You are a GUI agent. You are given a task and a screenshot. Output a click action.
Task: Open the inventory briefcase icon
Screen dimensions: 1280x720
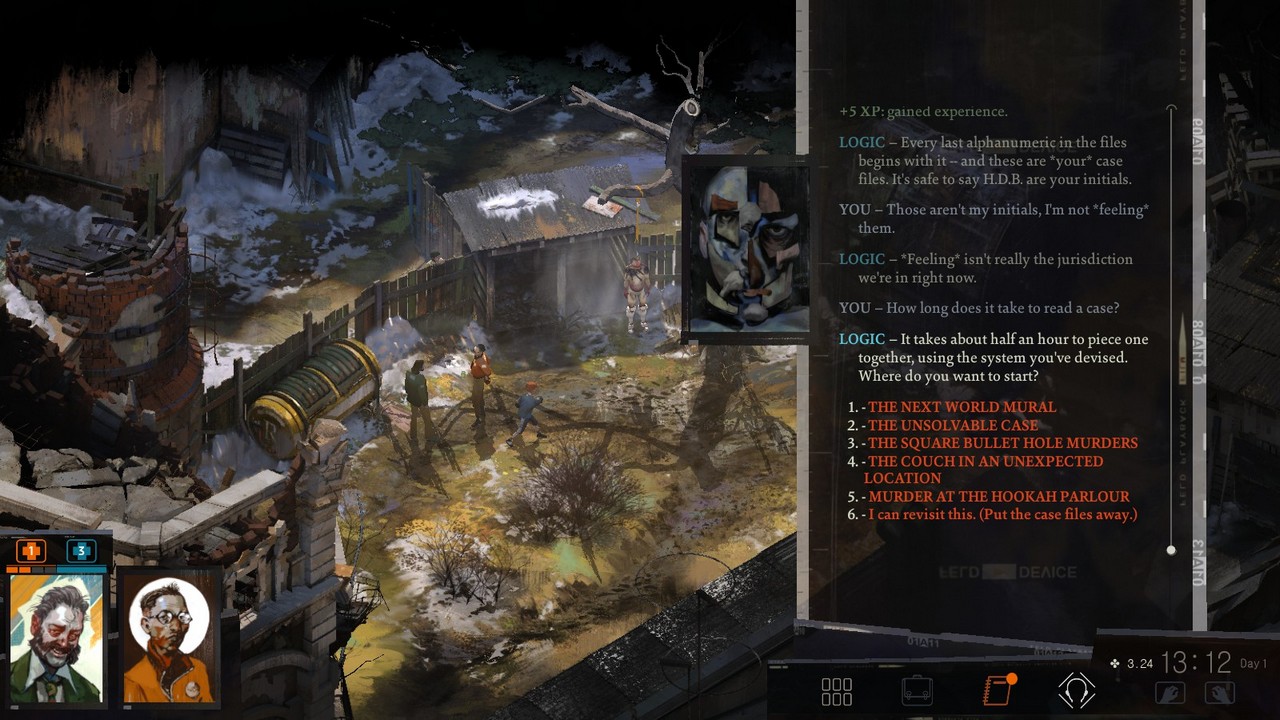click(x=915, y=690)
